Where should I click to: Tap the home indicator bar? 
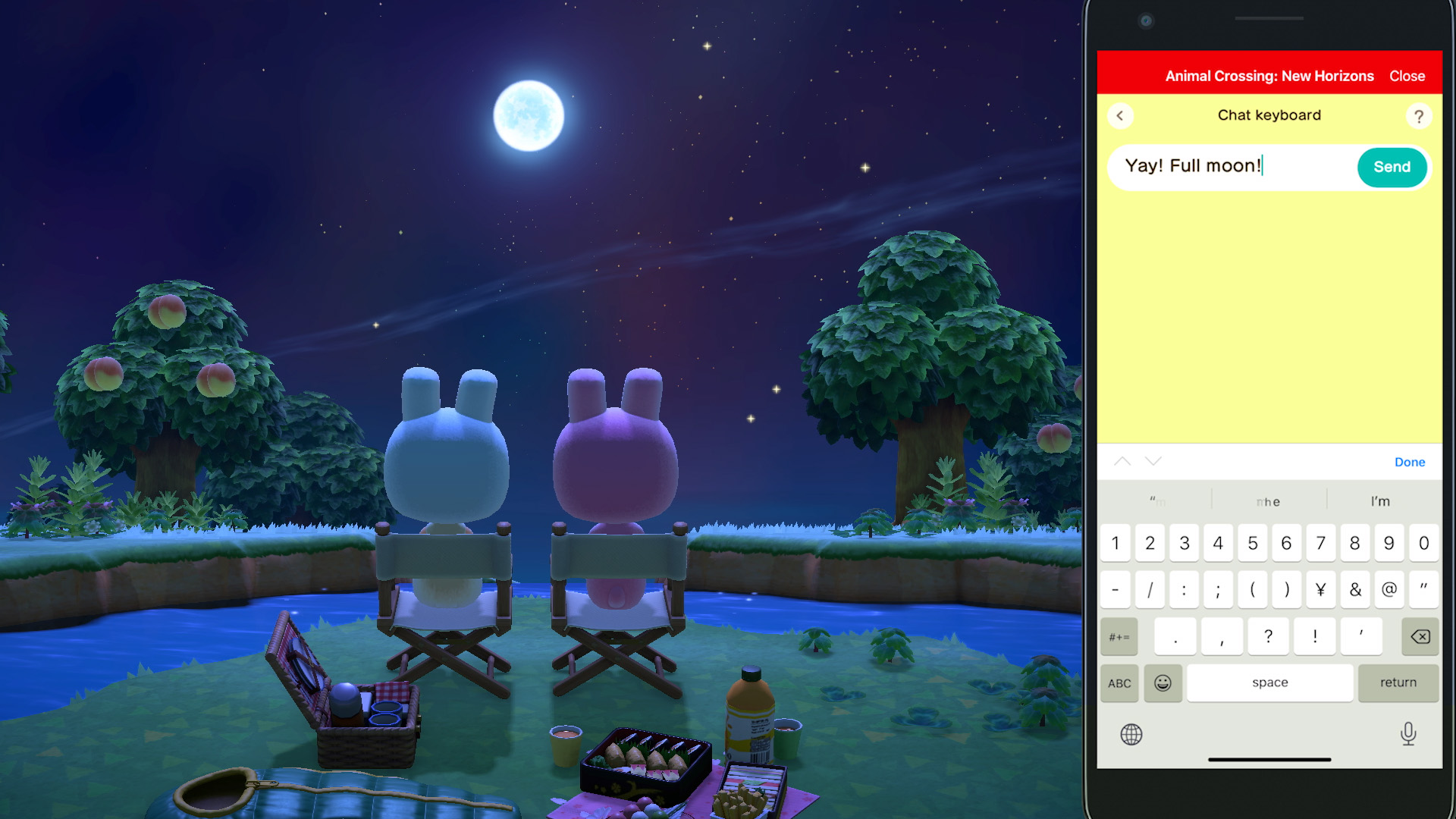(x=1269, y=760)
